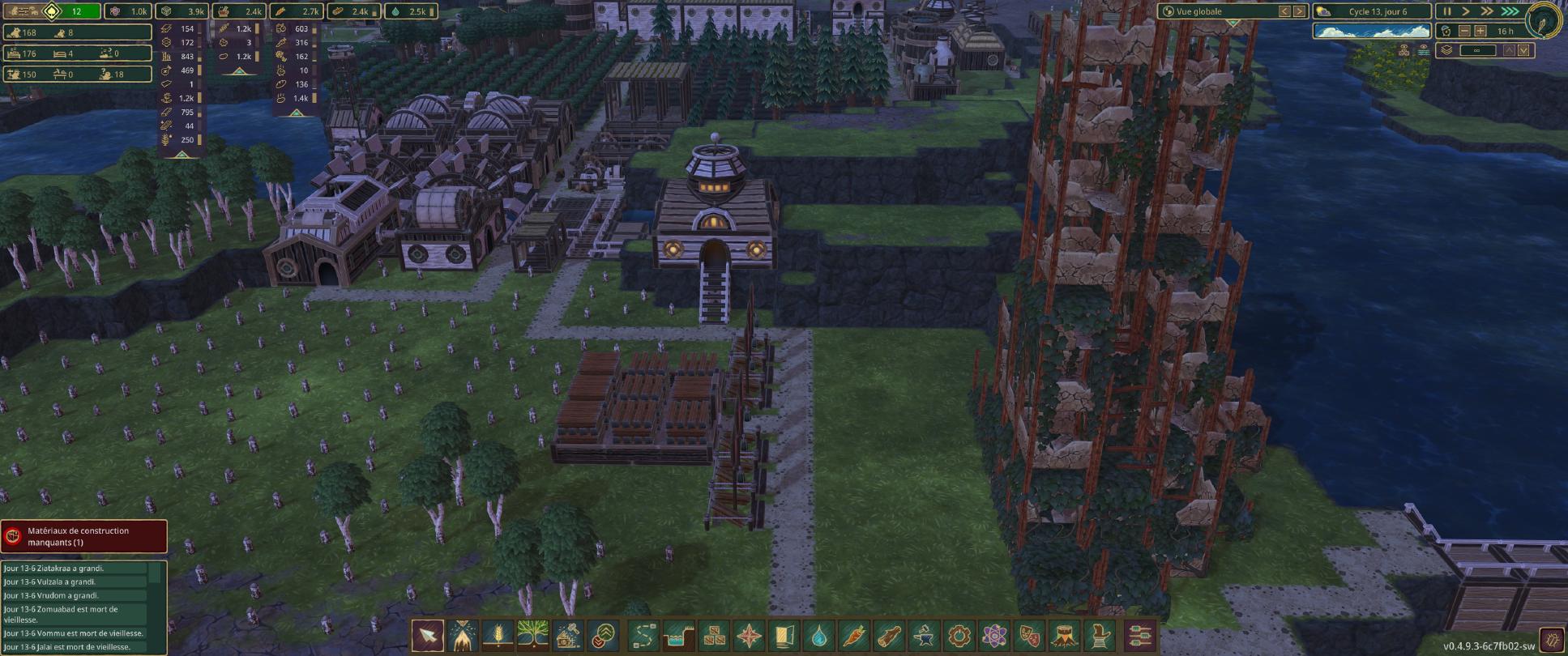The height and width of the screenshot is (656, 1568).
Task: Select the cursor tool in the toolbar
Action: coord(427,636)
